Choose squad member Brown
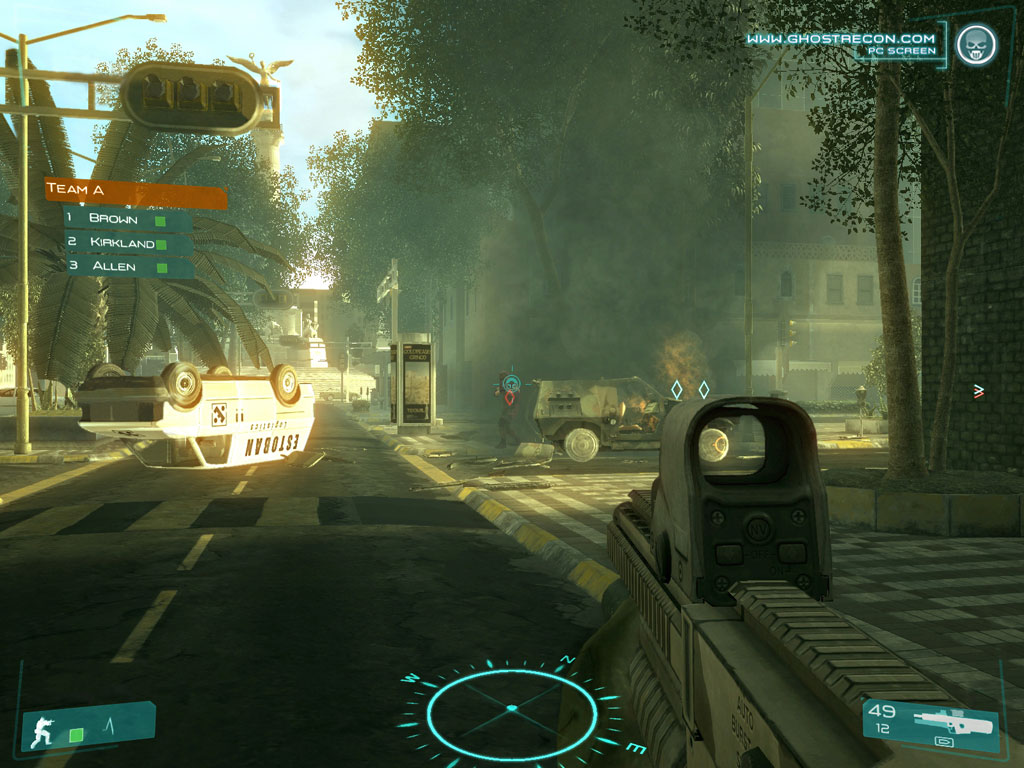Image resolution: width=1024 pixels, height=768 pixels. 127,219
